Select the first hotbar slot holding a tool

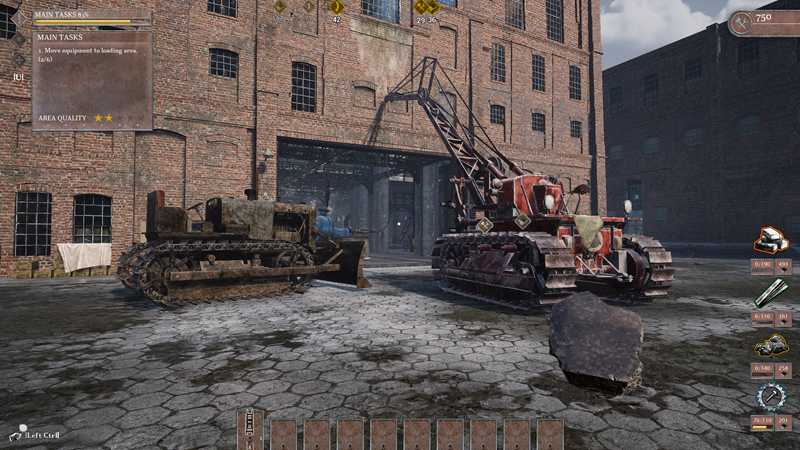click(x=250, y=431)
